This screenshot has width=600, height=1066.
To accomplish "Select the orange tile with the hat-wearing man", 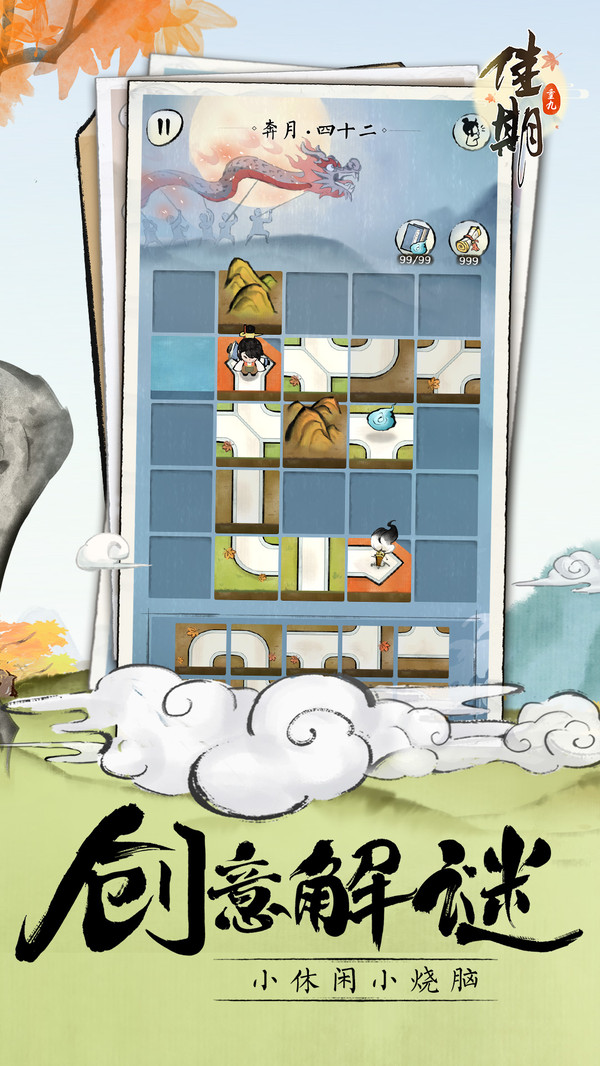I will [249, 366].
